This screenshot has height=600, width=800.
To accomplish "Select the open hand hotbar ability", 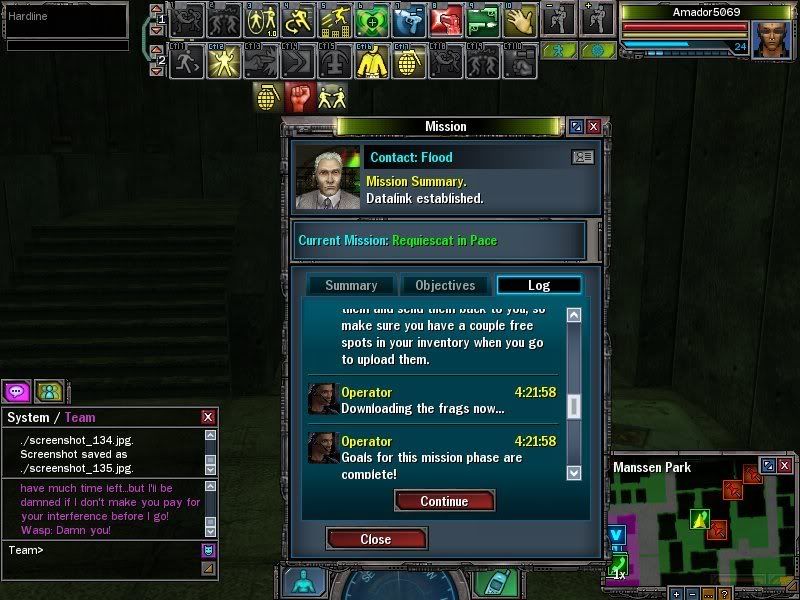I will pos(521,19).
